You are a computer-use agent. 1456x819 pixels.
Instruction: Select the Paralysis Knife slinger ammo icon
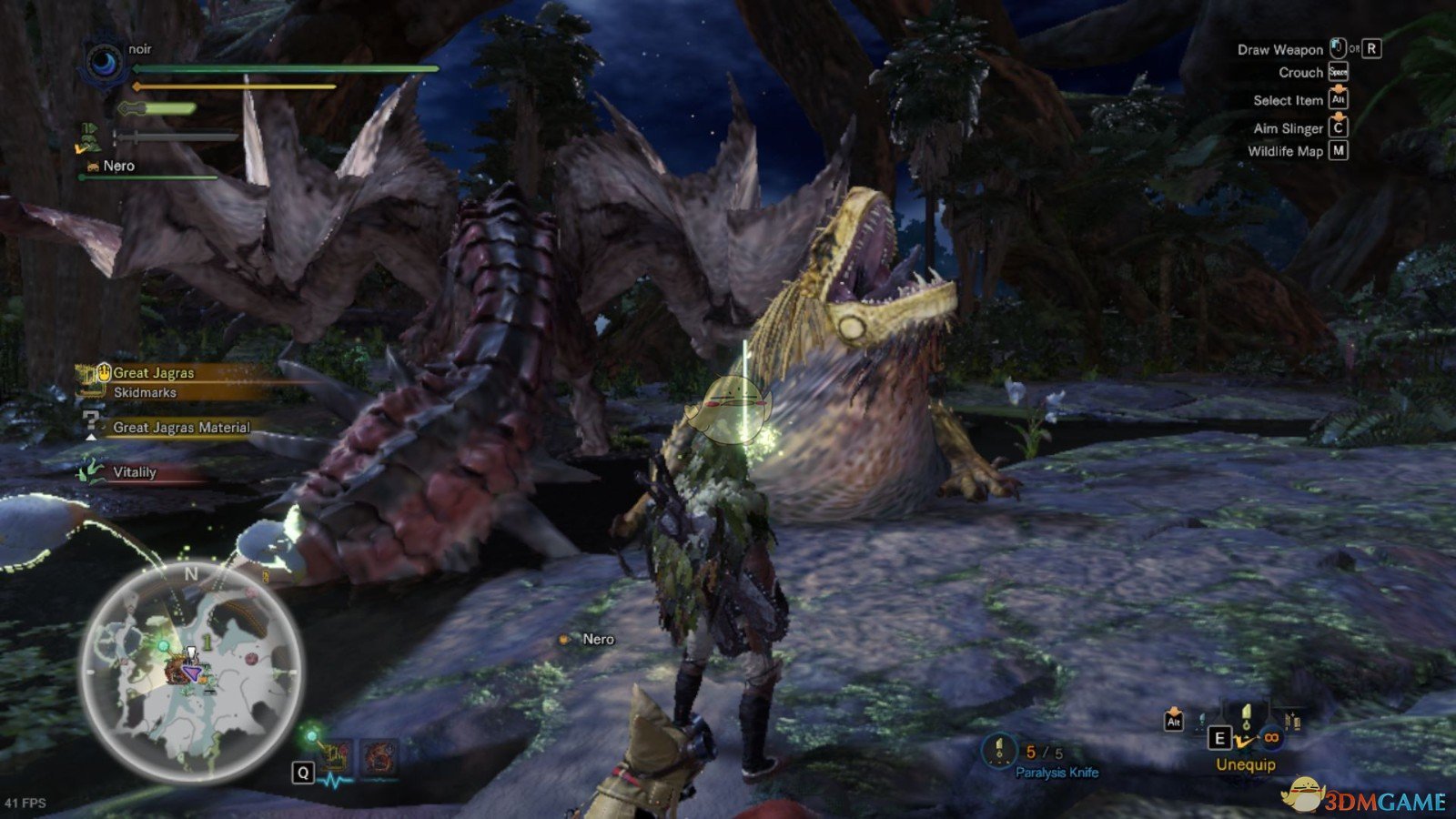pos(999,752)
